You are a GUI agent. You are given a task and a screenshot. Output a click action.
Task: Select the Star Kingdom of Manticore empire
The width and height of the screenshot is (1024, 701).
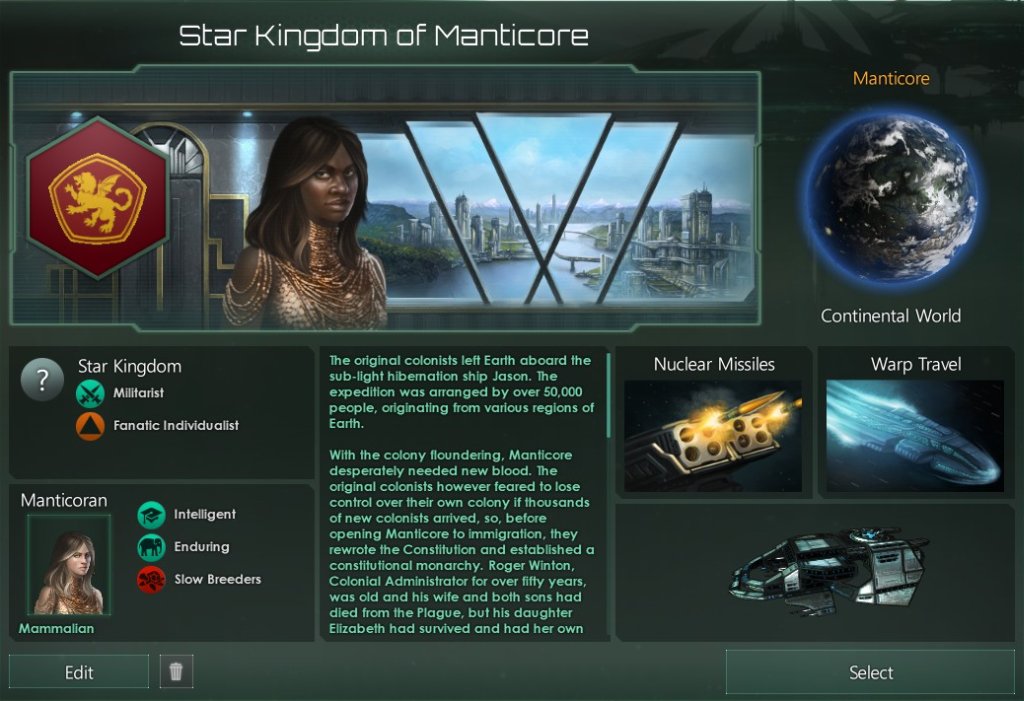870,672
